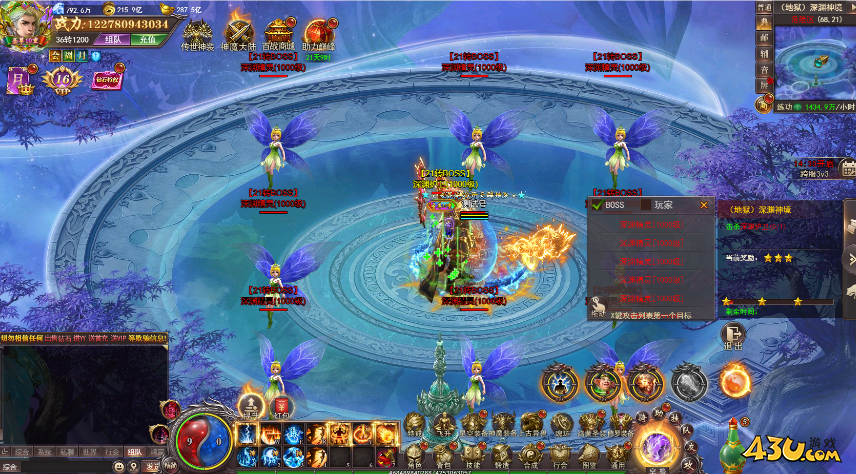Click the 退出 exit dungeon button
Image resolution: width=856 pixels, height=474 pixels.
733,339
